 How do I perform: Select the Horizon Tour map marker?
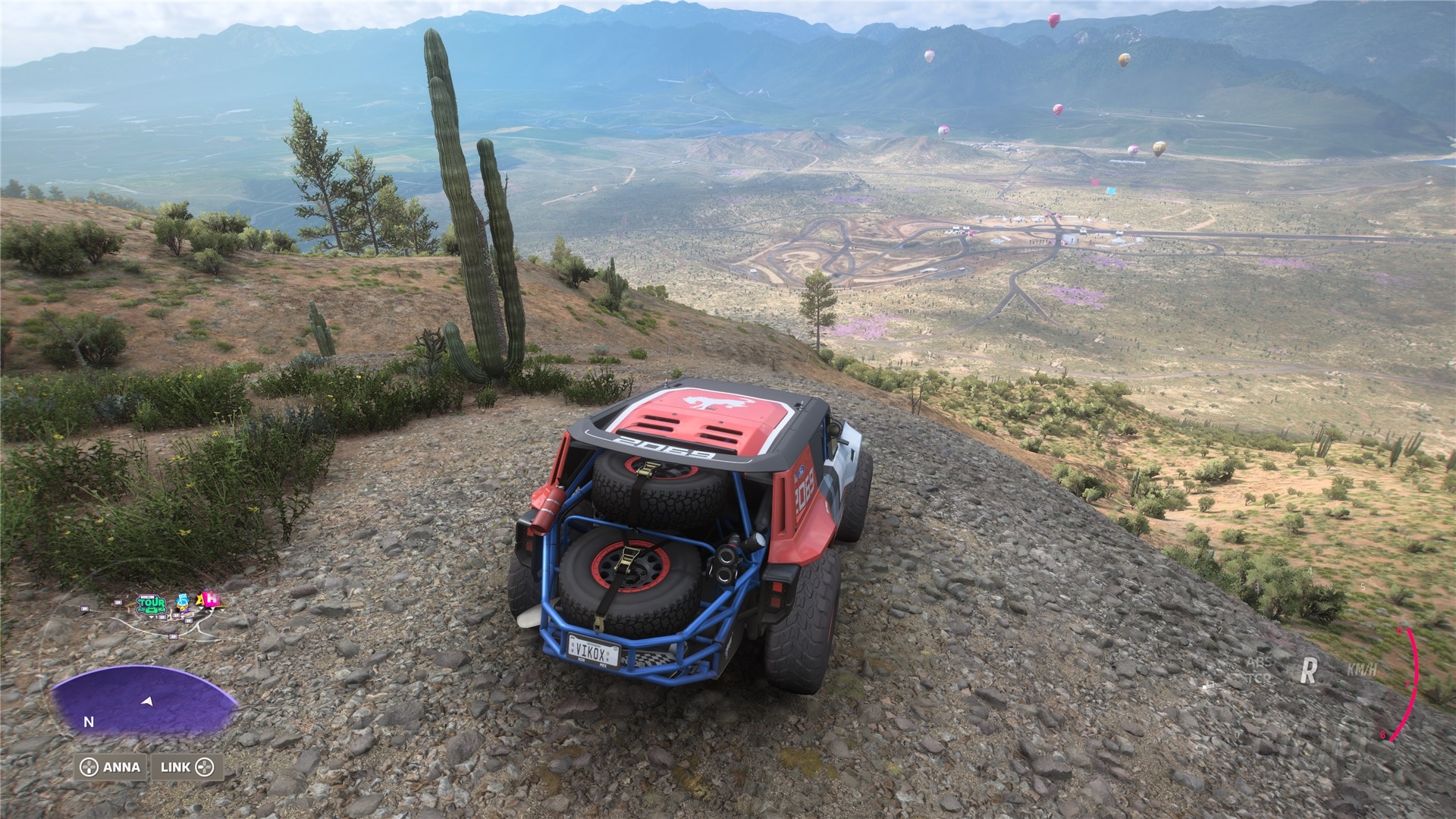click(151, 604)
